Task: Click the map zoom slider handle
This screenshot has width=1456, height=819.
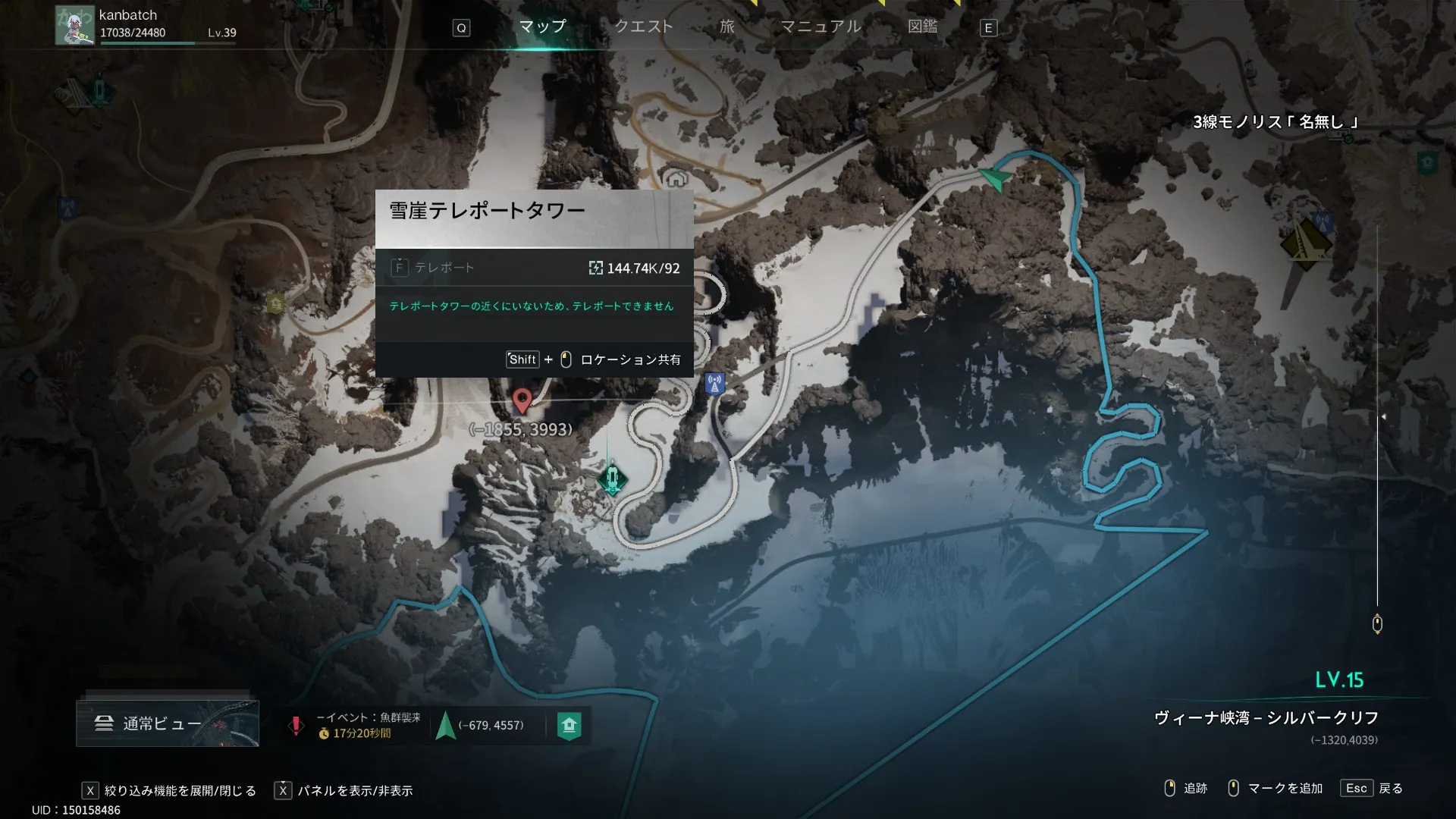Action: tap(1377, 624)
